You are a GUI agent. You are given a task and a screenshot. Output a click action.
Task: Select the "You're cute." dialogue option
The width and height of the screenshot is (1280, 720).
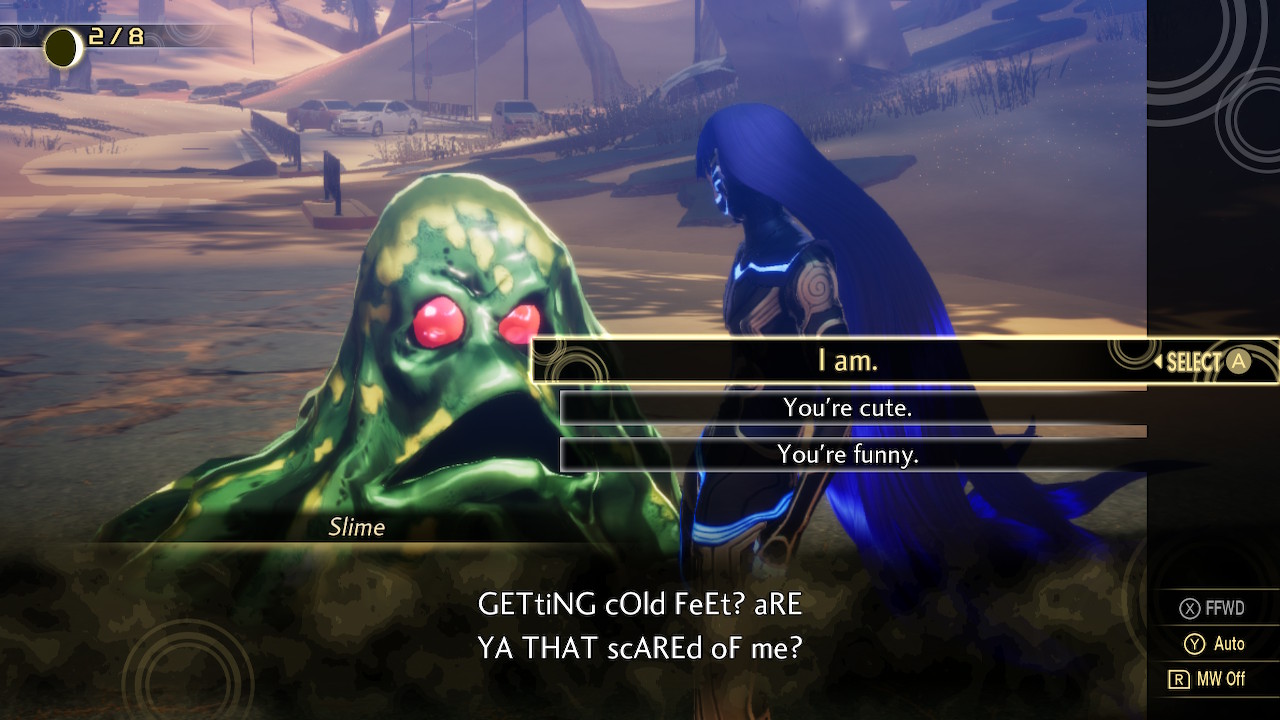point(848,408)
